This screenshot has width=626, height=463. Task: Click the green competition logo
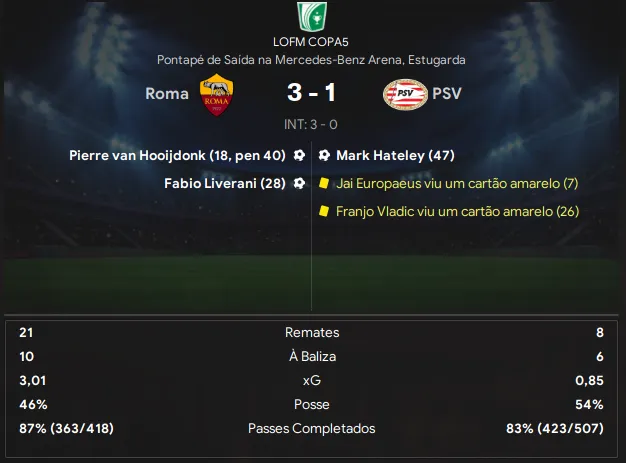[x=312, y=16]
